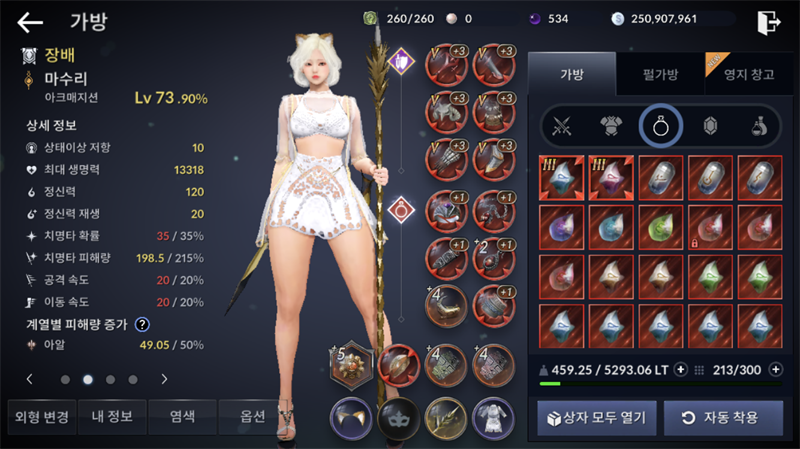The image size is (800, 449).
Task: Filter inventory by crossed swords weapons
Action: tap(561, 126)
